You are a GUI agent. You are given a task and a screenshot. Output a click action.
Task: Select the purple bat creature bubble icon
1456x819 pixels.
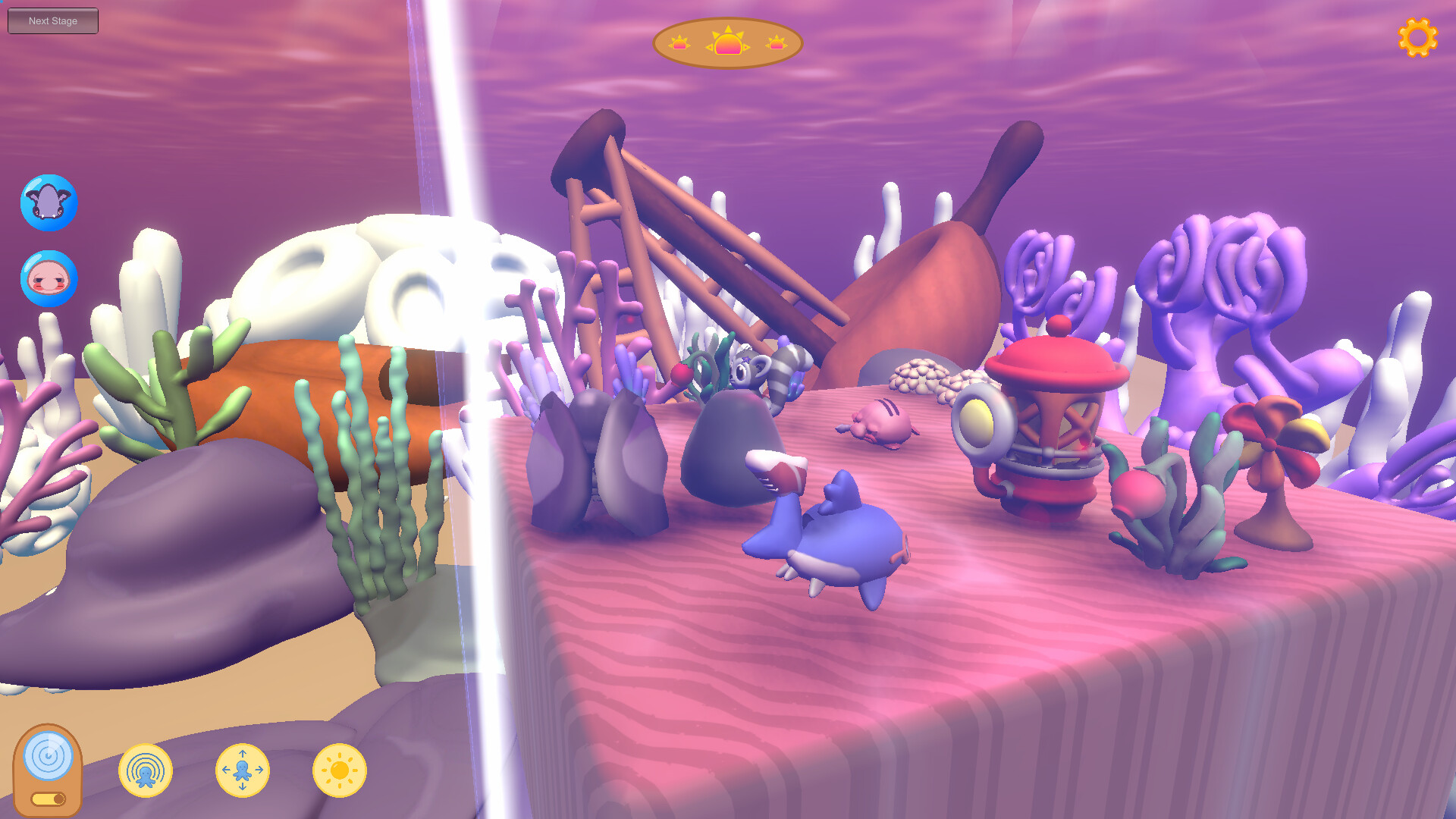[x=48, y=202]
